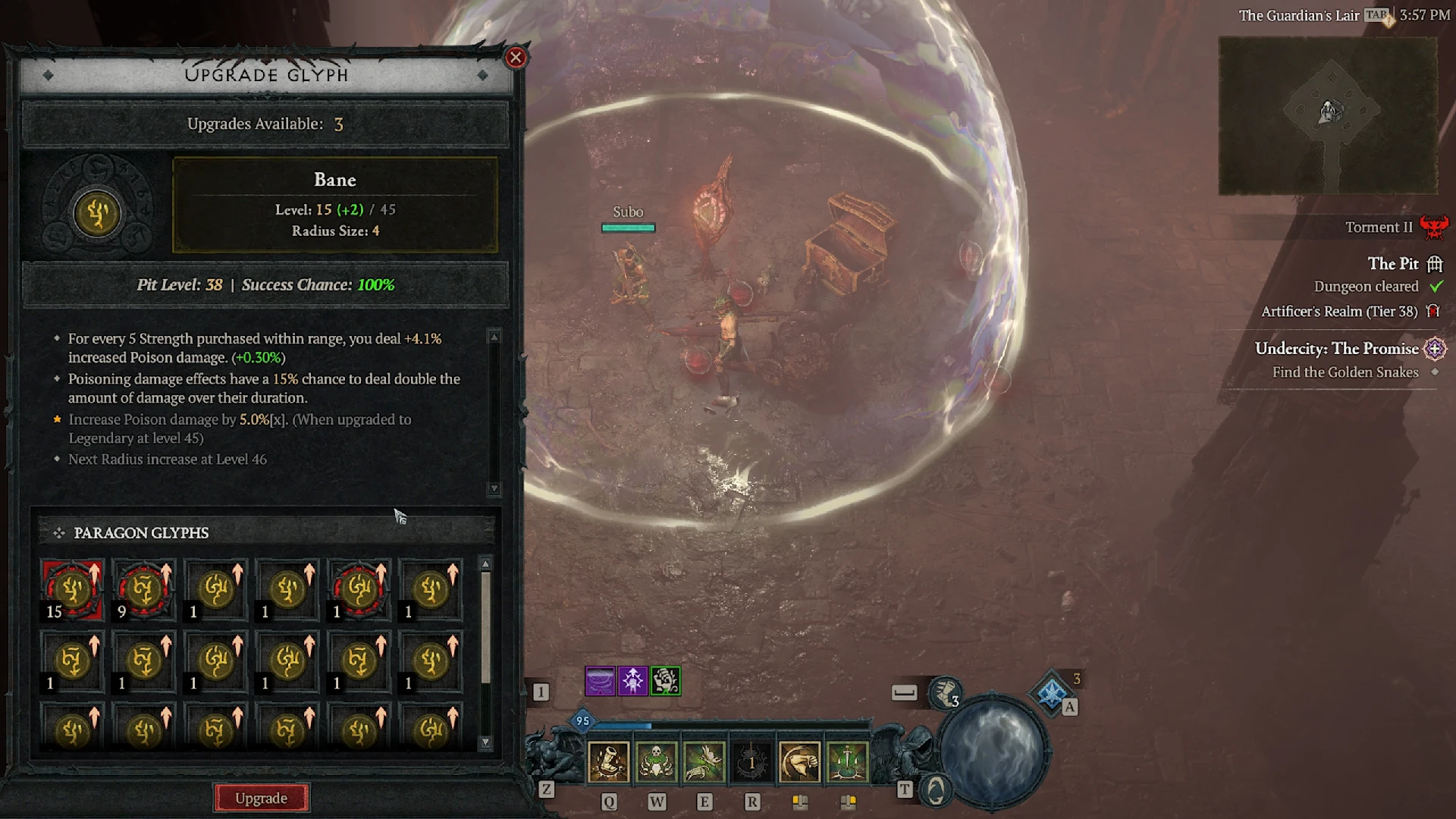The width and height of the screenshot is (1456, 819).
Task: Click the paragon glyph list's down arrow
Action: pyautogui.click(x=486, y=742)
